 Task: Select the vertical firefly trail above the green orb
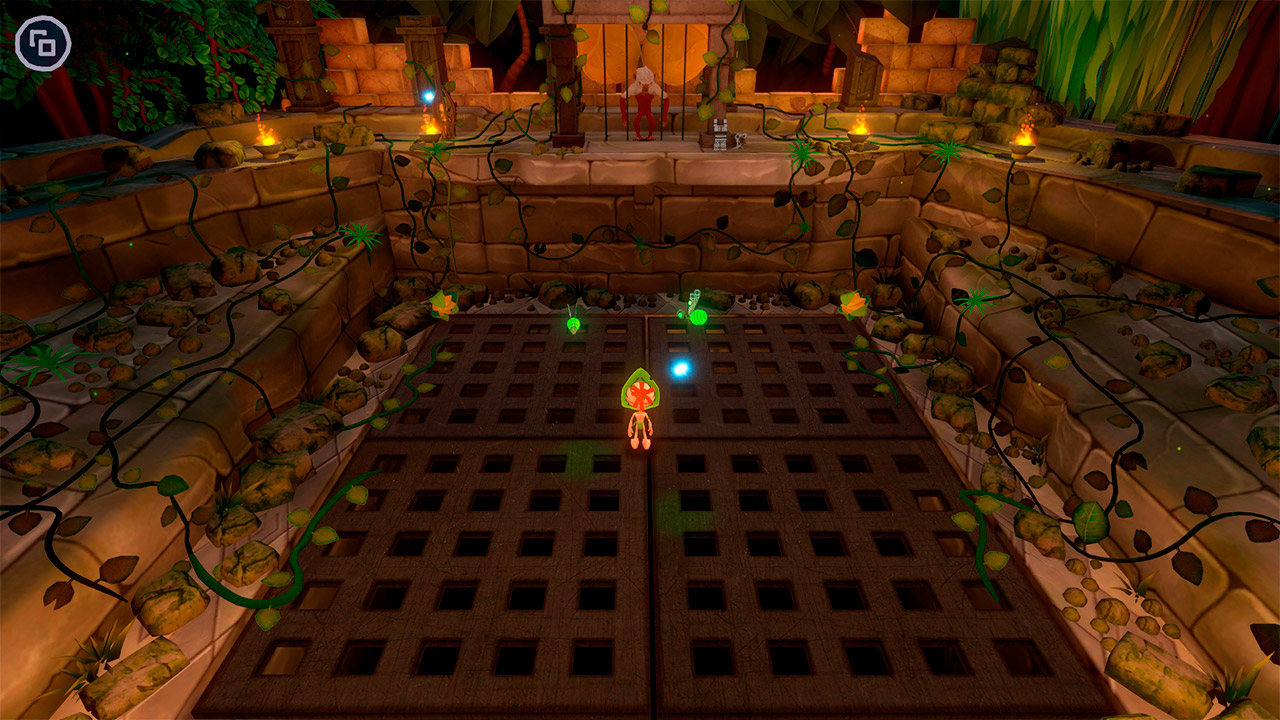695,295
